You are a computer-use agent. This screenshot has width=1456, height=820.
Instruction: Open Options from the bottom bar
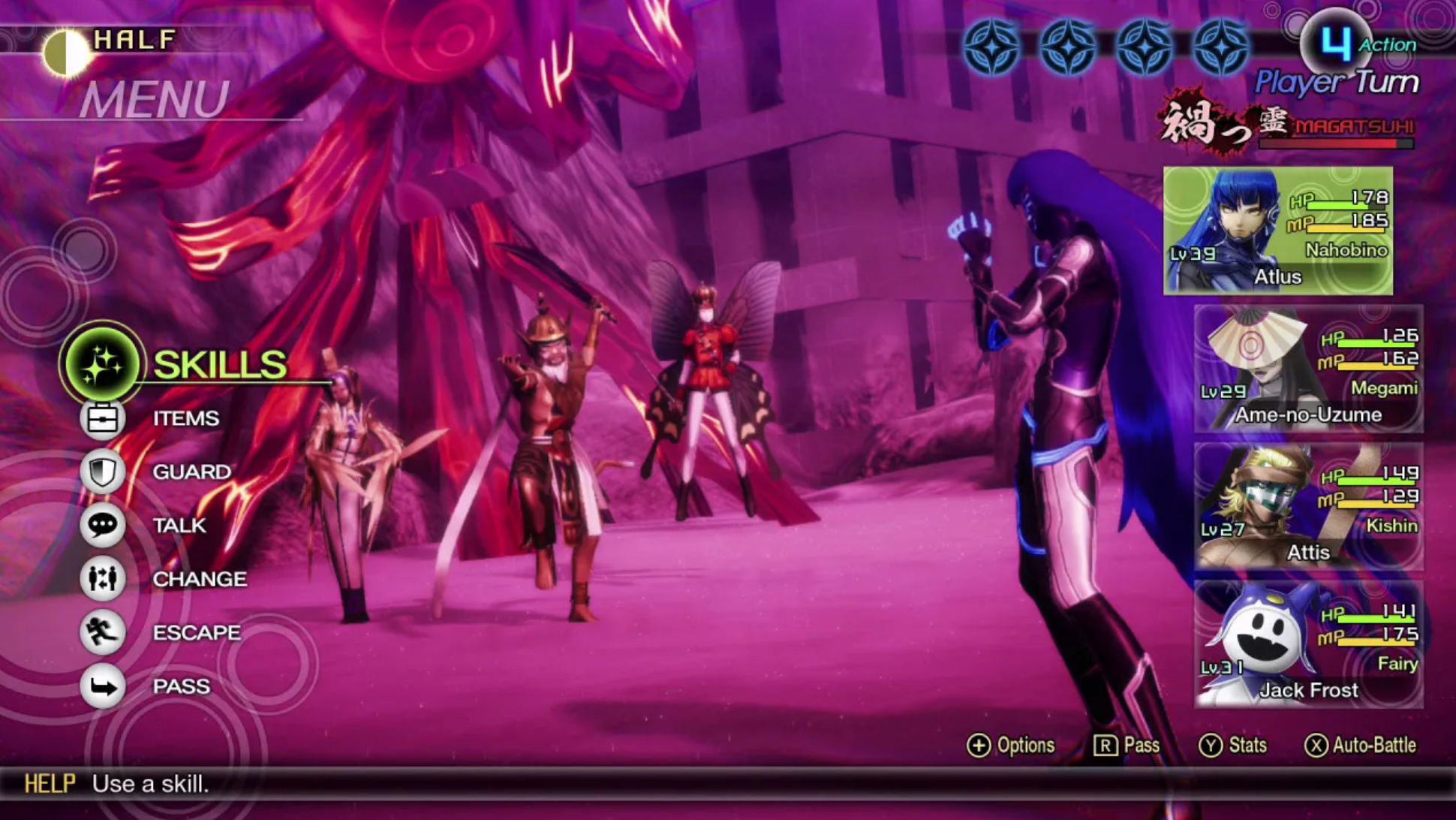click(x=1013, y=745)
